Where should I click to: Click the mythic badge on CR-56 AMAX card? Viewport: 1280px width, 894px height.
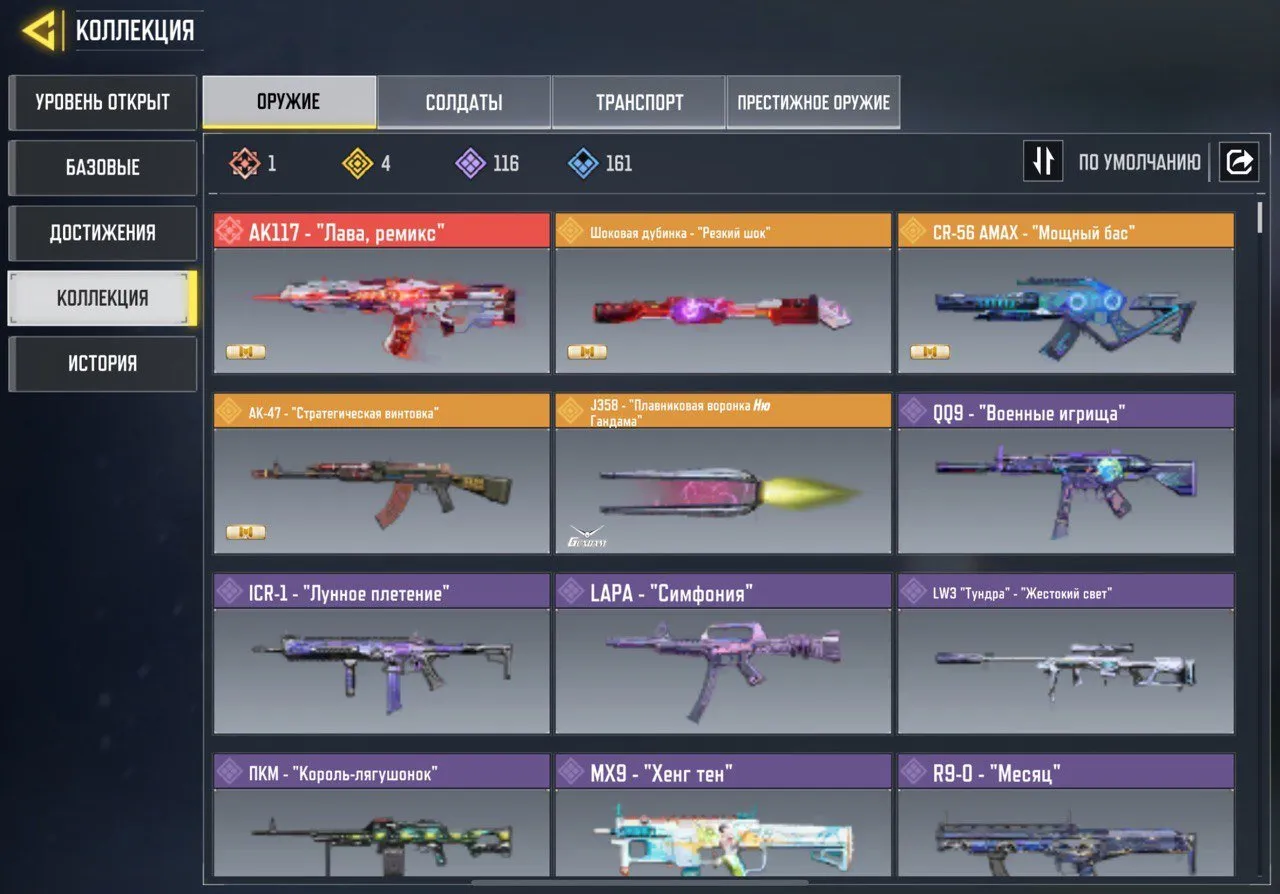click(x=930, y=352)
